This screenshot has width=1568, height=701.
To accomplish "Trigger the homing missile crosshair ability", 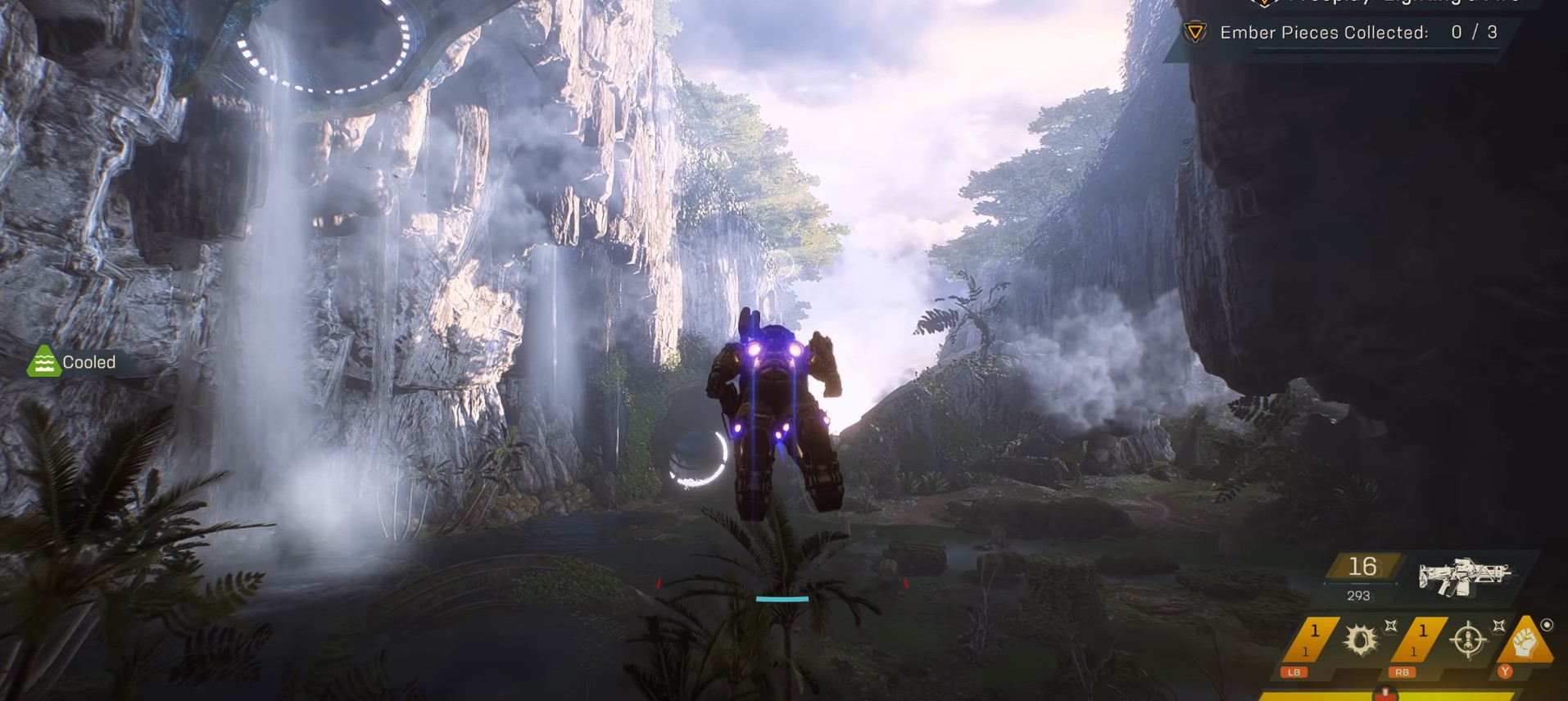I will pyautogui.click(x=1468, y=640).
